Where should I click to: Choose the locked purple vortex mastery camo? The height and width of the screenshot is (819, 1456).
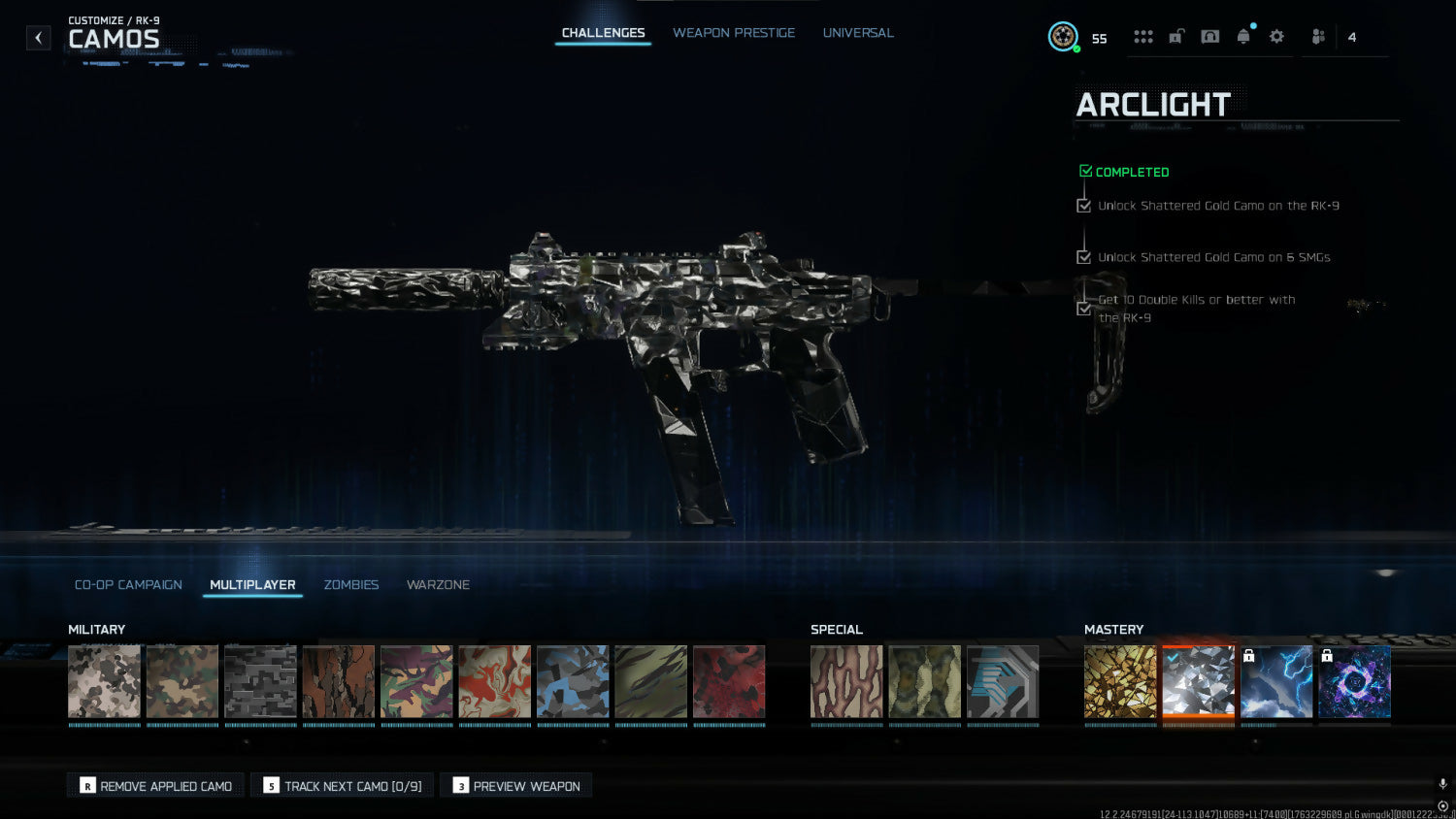1355,681
